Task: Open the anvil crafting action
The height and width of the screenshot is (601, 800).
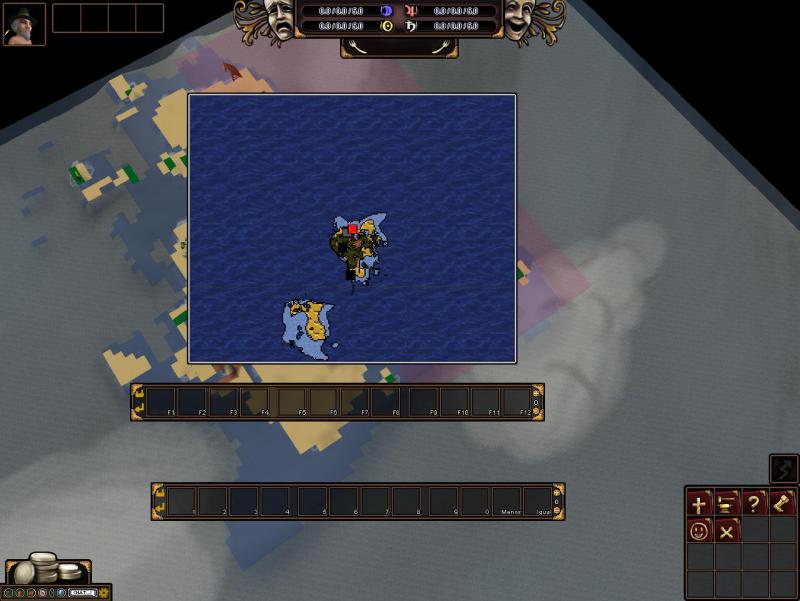Action: coord(727,504)
